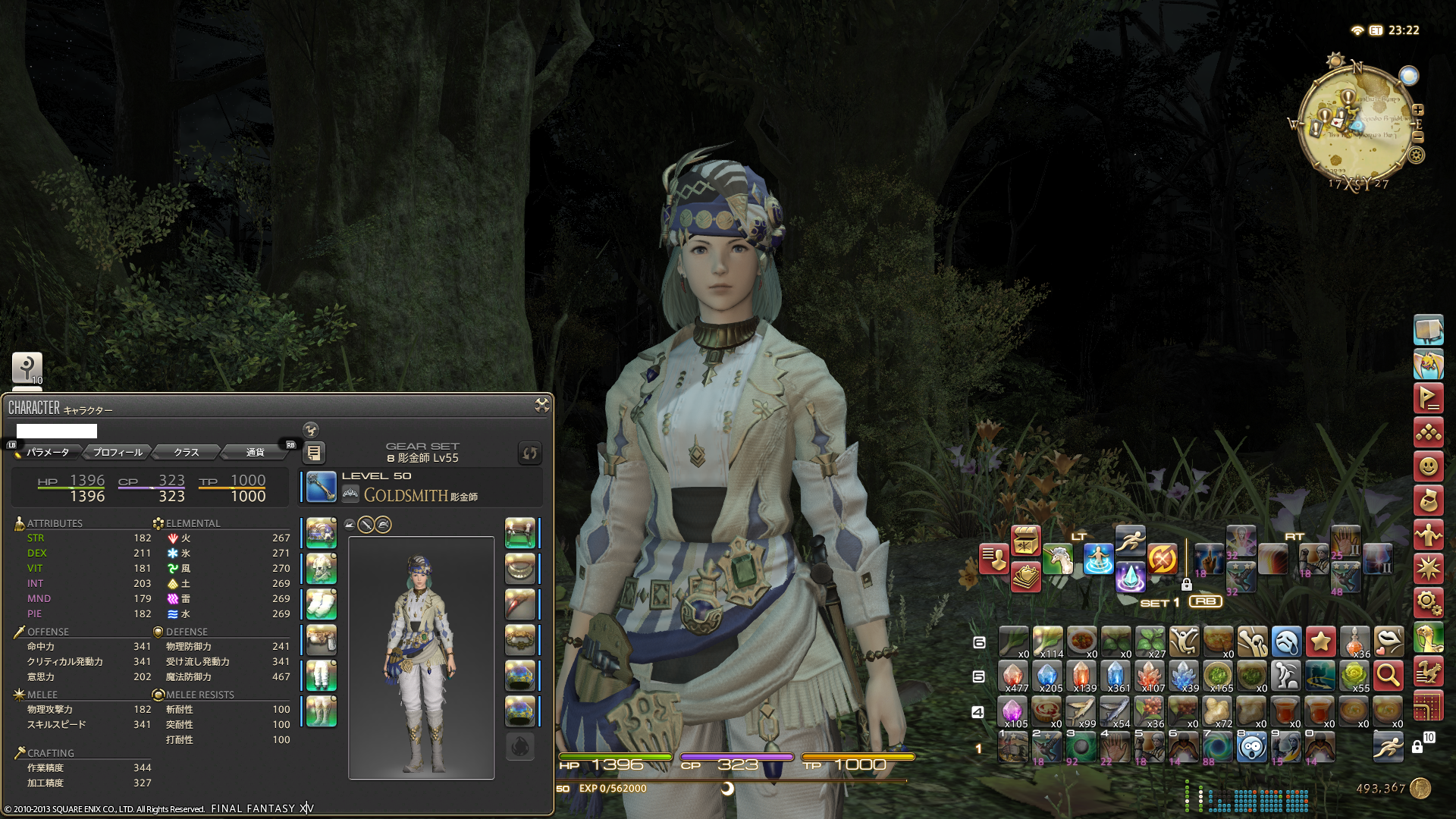Screen dimensions: 1456x819
Task: Zoom out on the minimap
Action: 1418,137
